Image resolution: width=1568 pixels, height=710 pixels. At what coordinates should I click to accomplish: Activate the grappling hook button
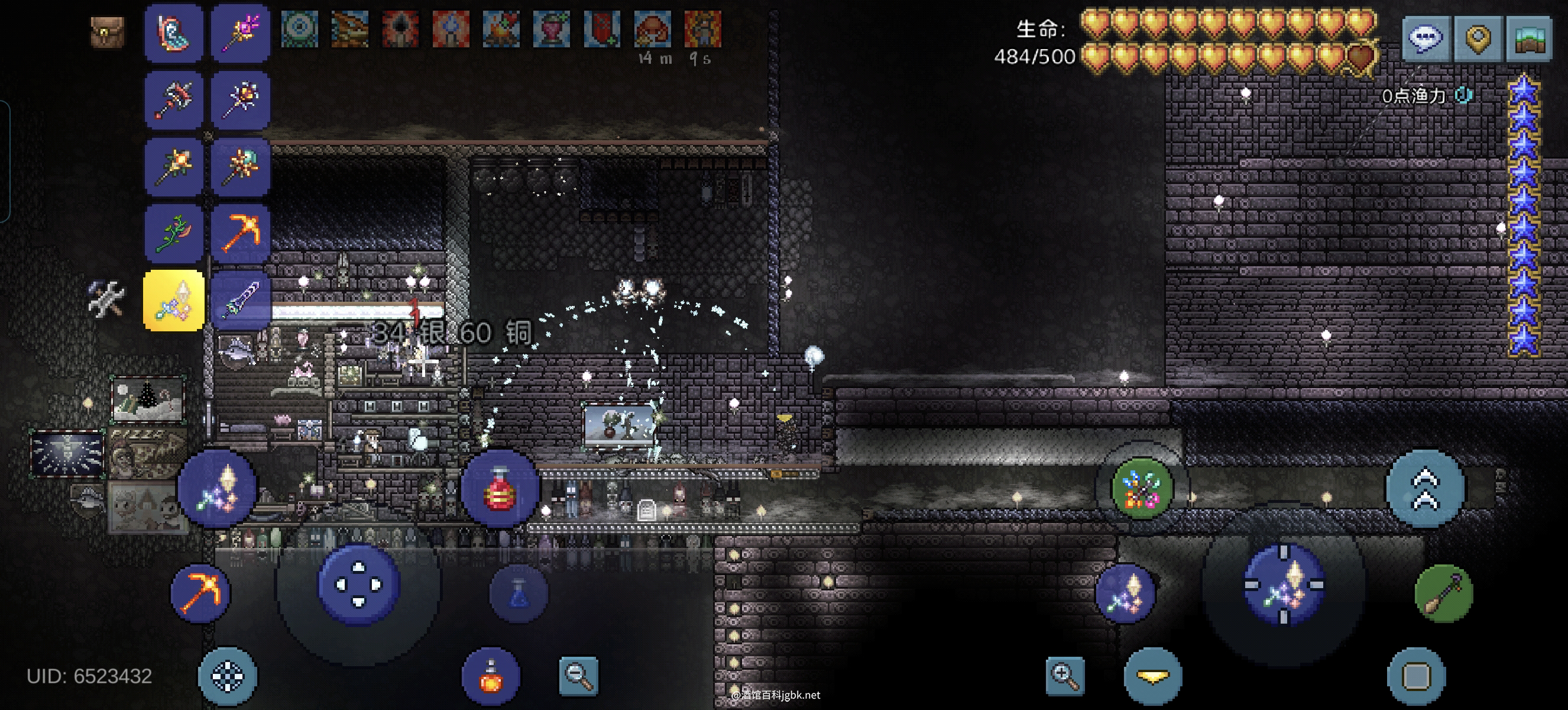pos(1443,593)
